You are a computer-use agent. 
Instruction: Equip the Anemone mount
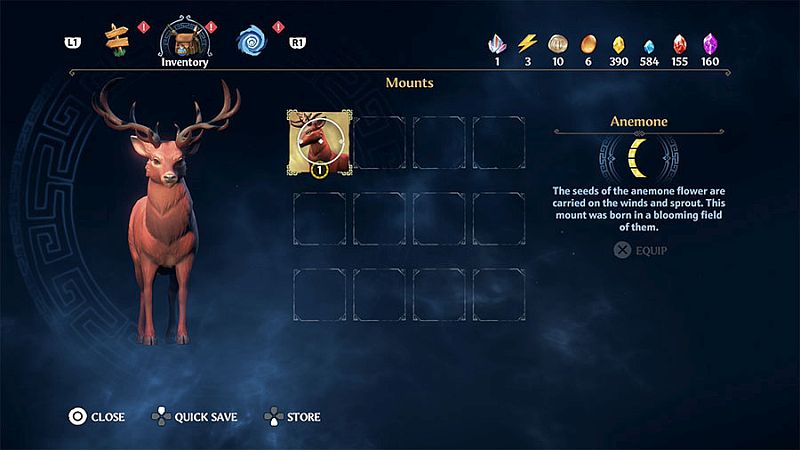coord(640,250)
